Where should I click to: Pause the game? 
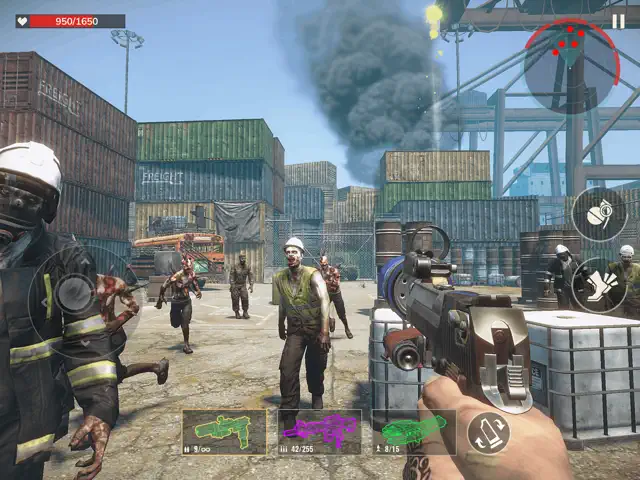point(617,21)
